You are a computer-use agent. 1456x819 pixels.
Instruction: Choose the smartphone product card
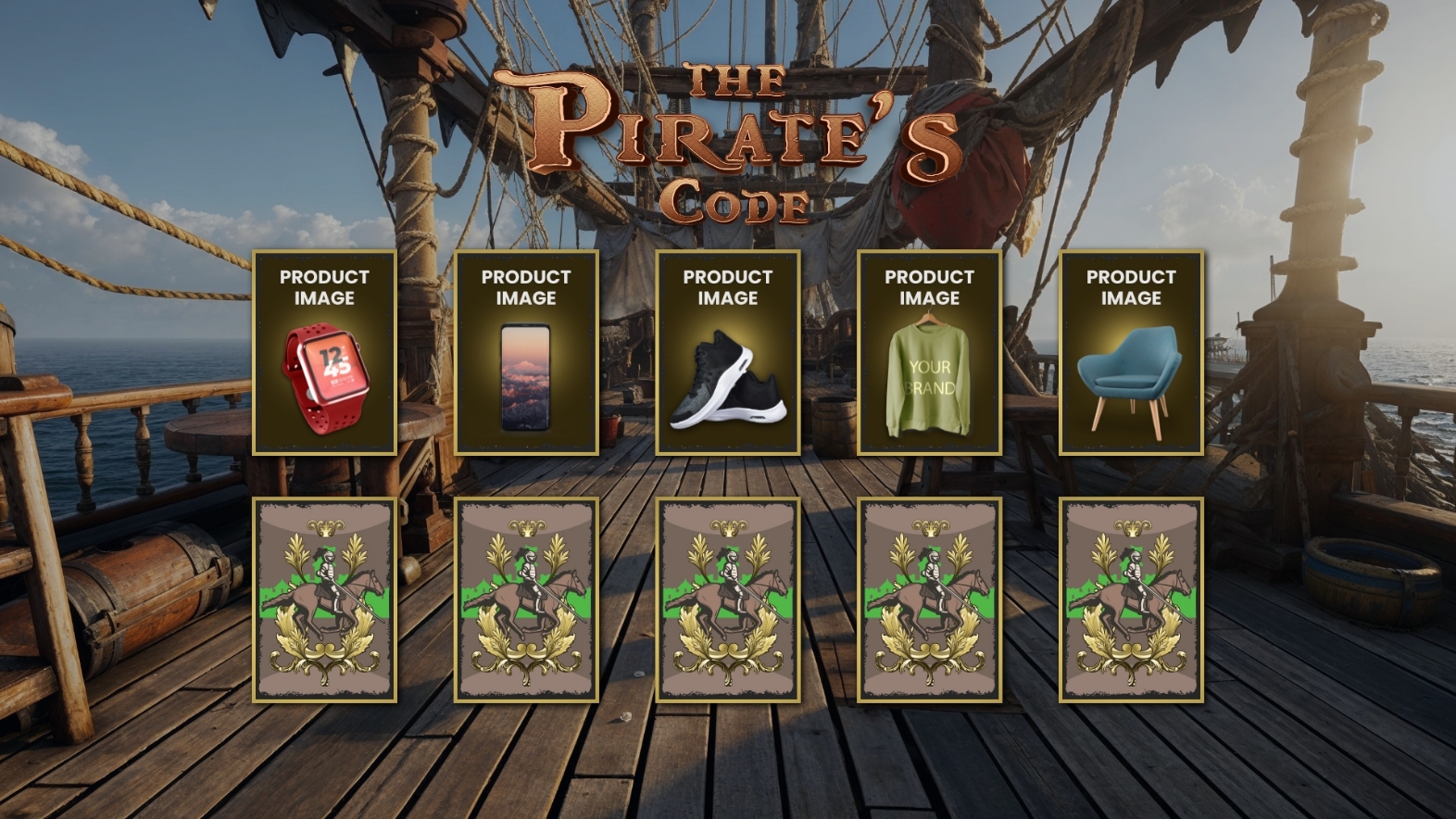(526, 353)
